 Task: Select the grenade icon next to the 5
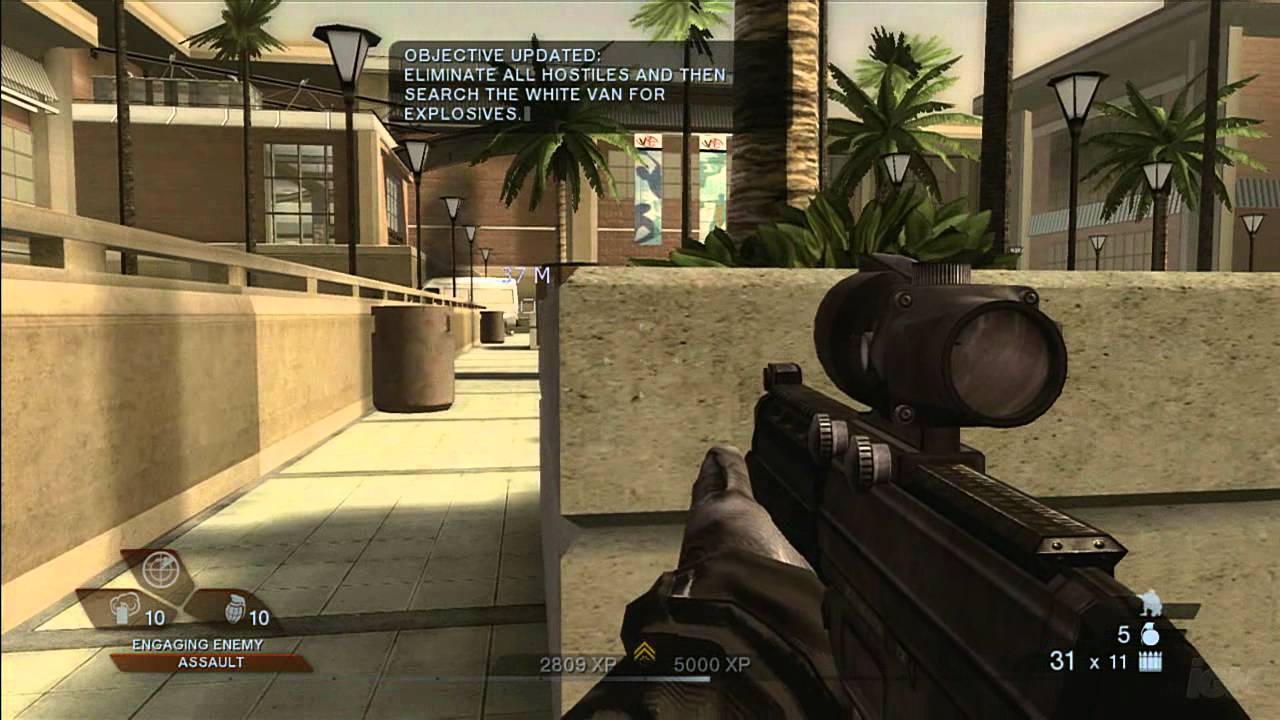pyautogui.click(x=1152, y=637)
